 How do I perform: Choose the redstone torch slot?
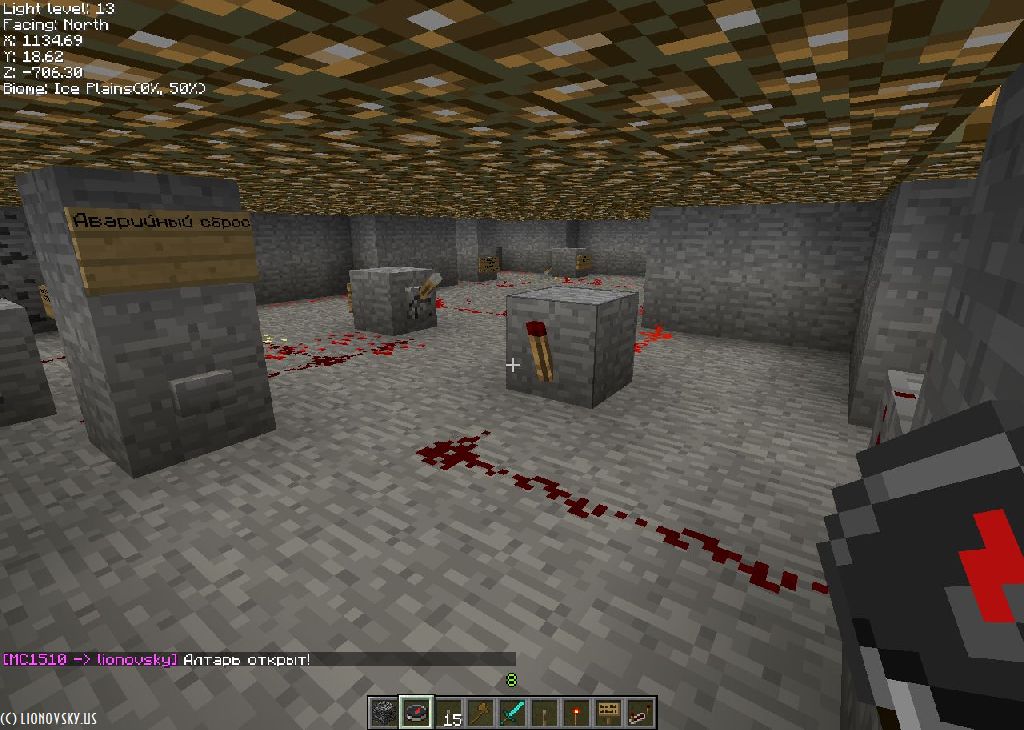[x=576, y=712]
